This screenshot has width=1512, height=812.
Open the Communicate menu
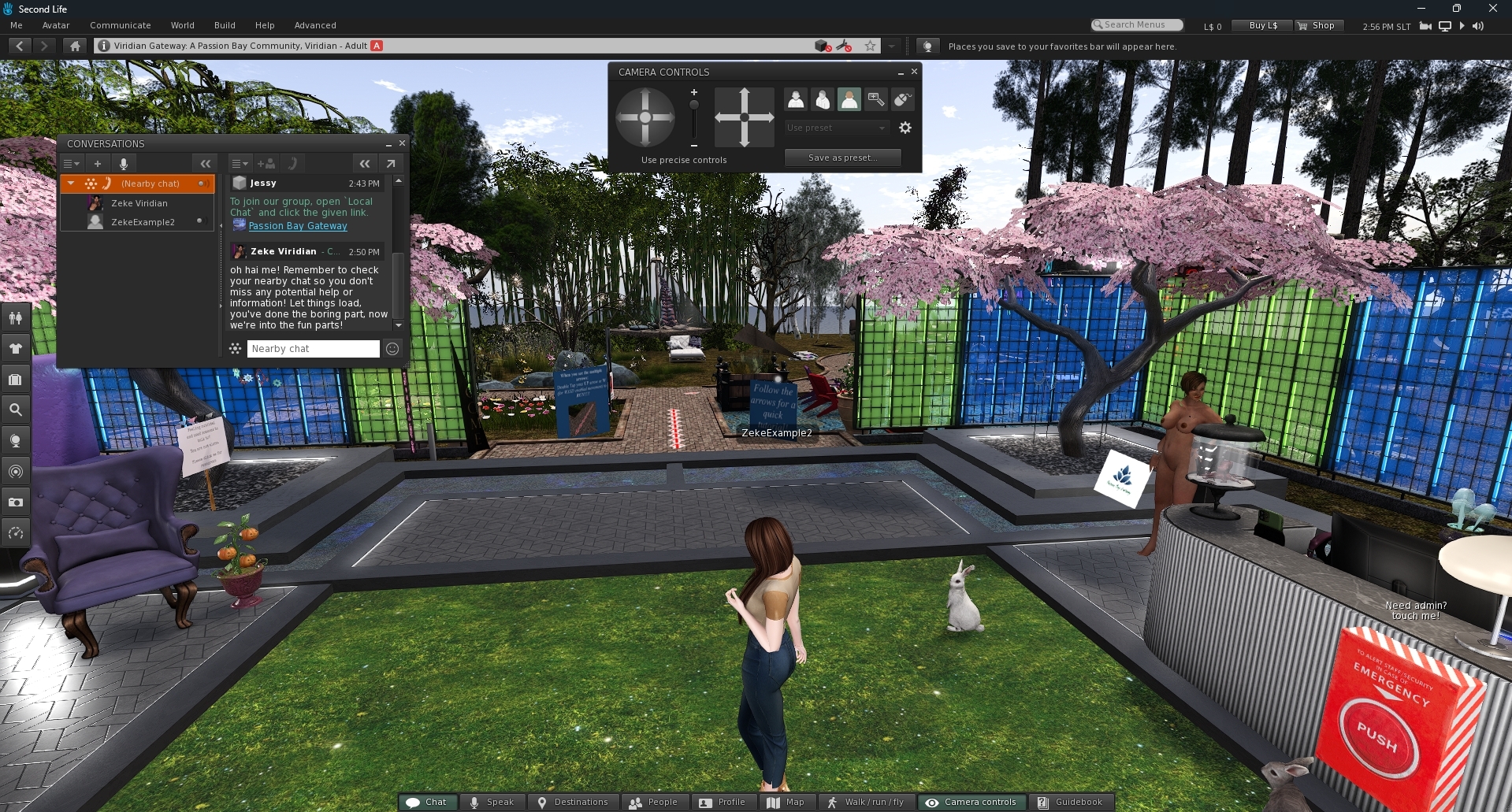click(x=120, y=25)
